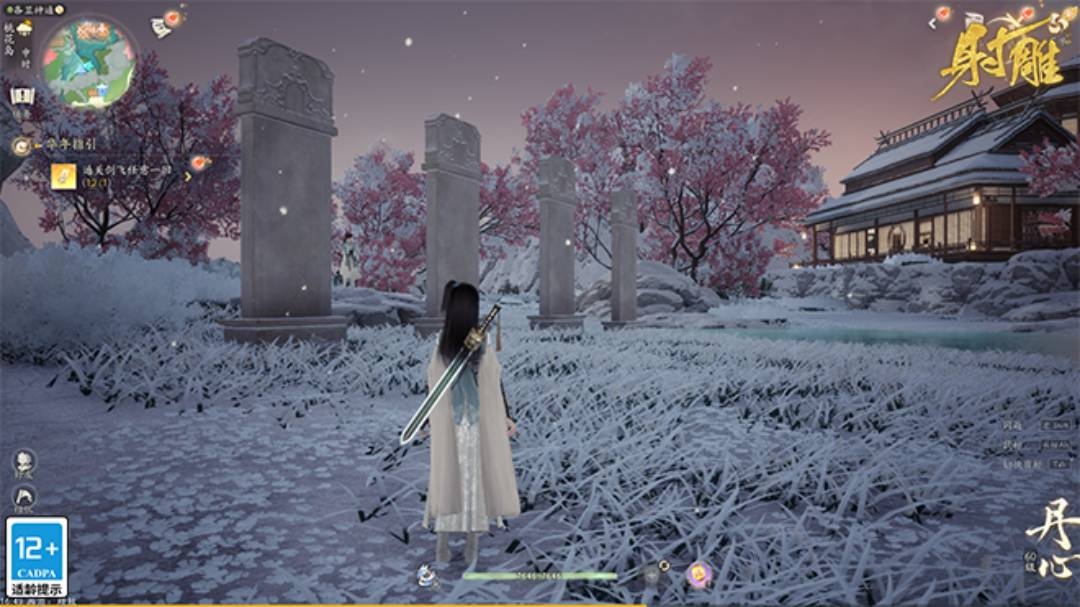Click the grey icon right of health bar

651,574
